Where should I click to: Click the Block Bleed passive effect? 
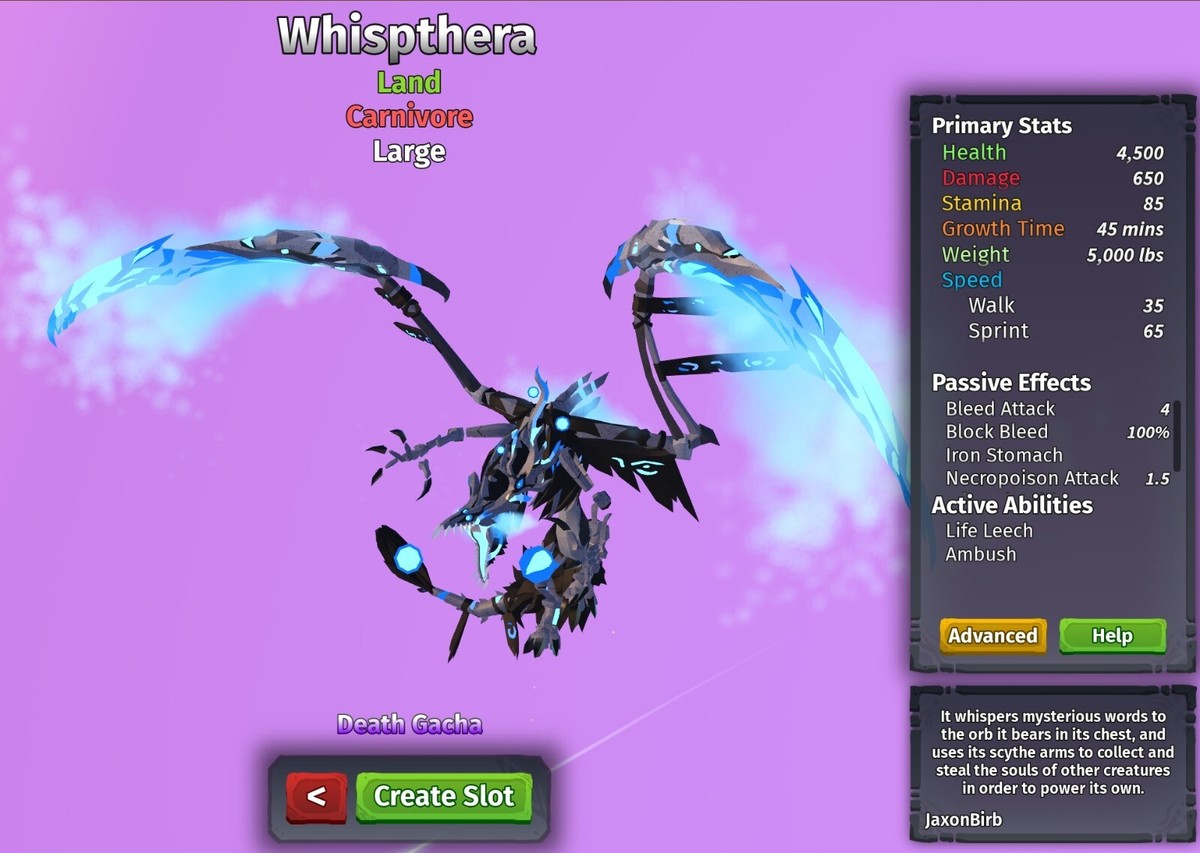(x=997, y=432)
